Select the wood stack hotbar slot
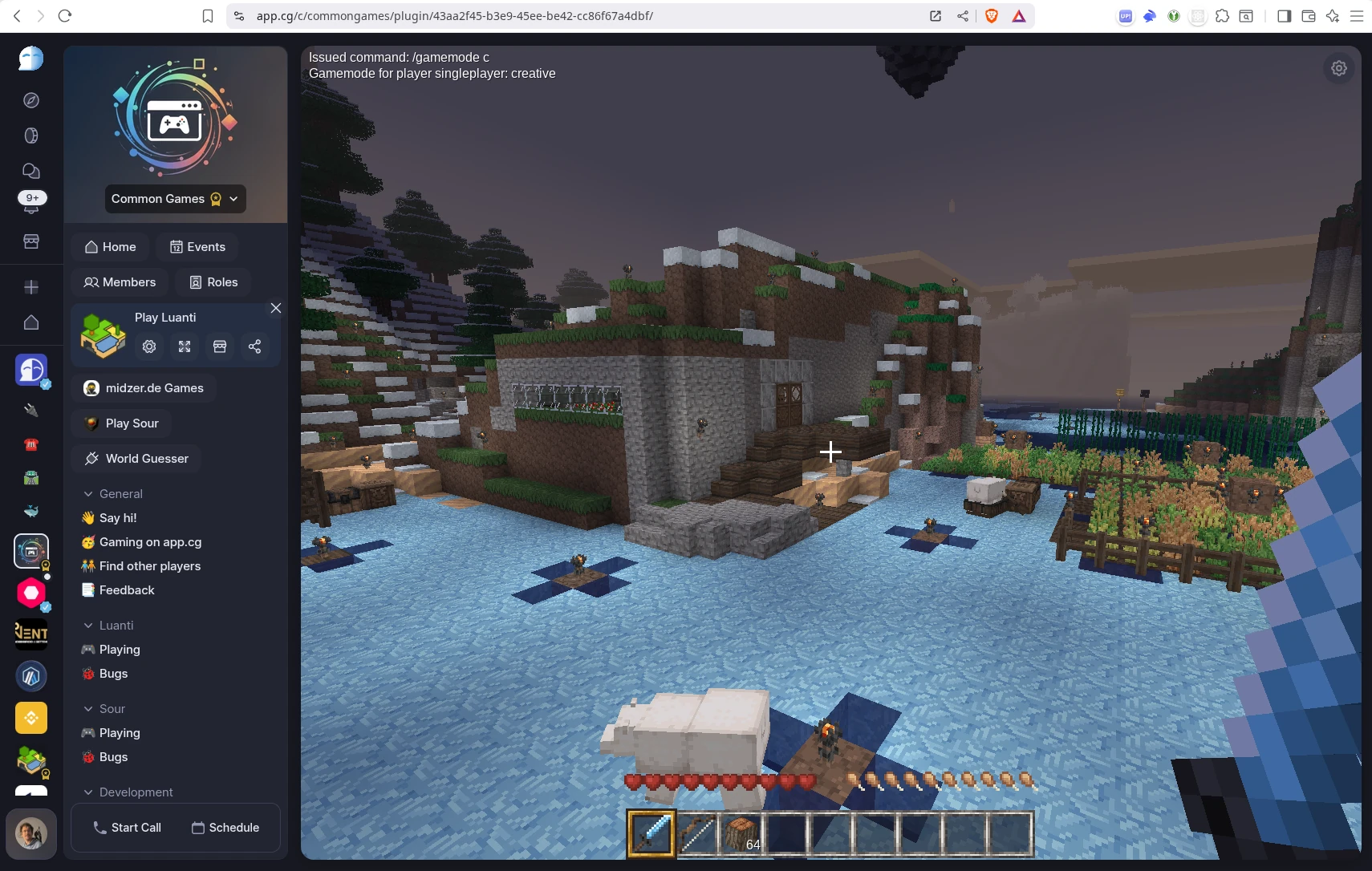Screen dimensions: 1372x871 click(x=741, y=834)
